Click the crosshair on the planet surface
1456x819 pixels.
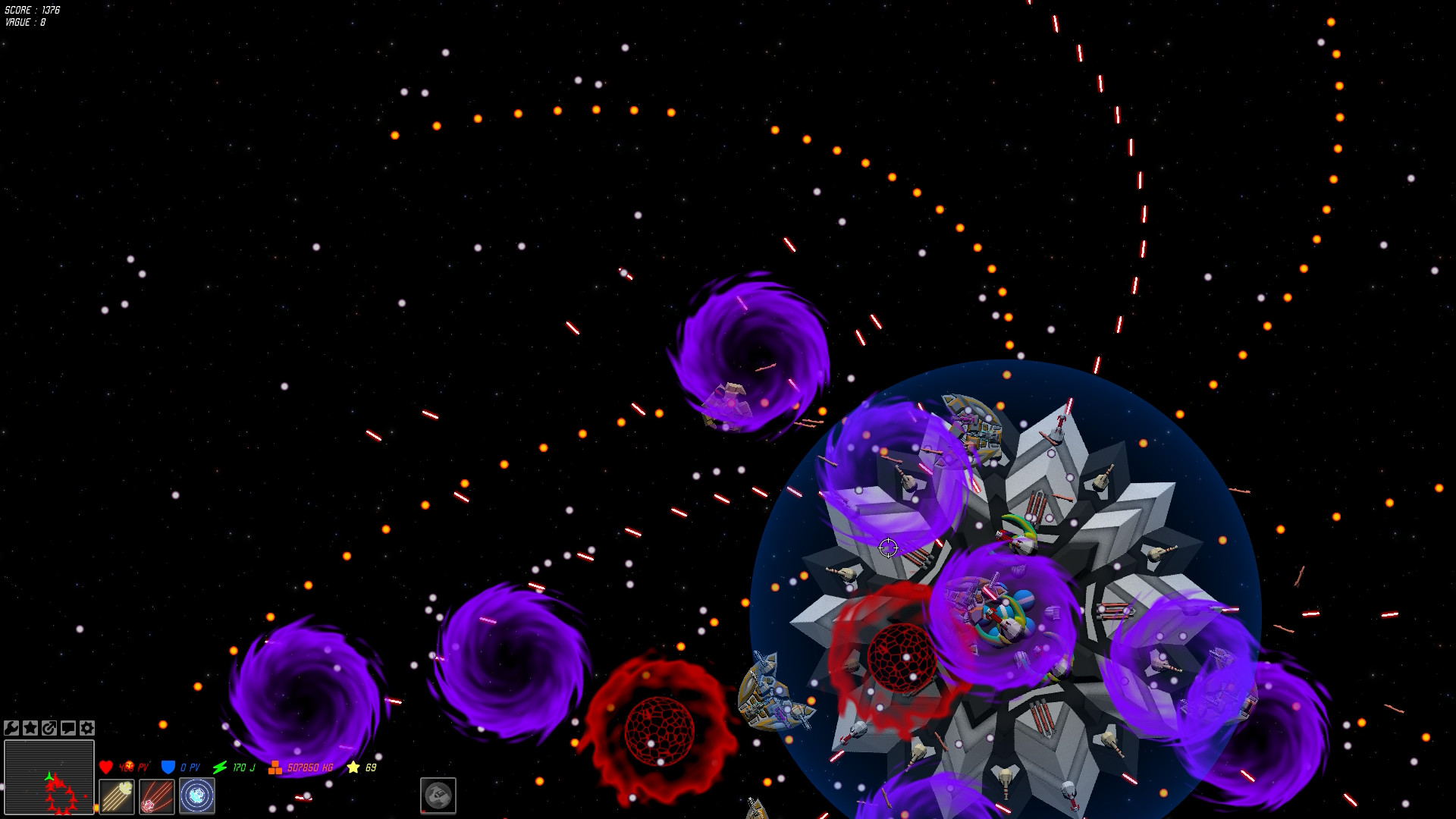tap(887, 547)
